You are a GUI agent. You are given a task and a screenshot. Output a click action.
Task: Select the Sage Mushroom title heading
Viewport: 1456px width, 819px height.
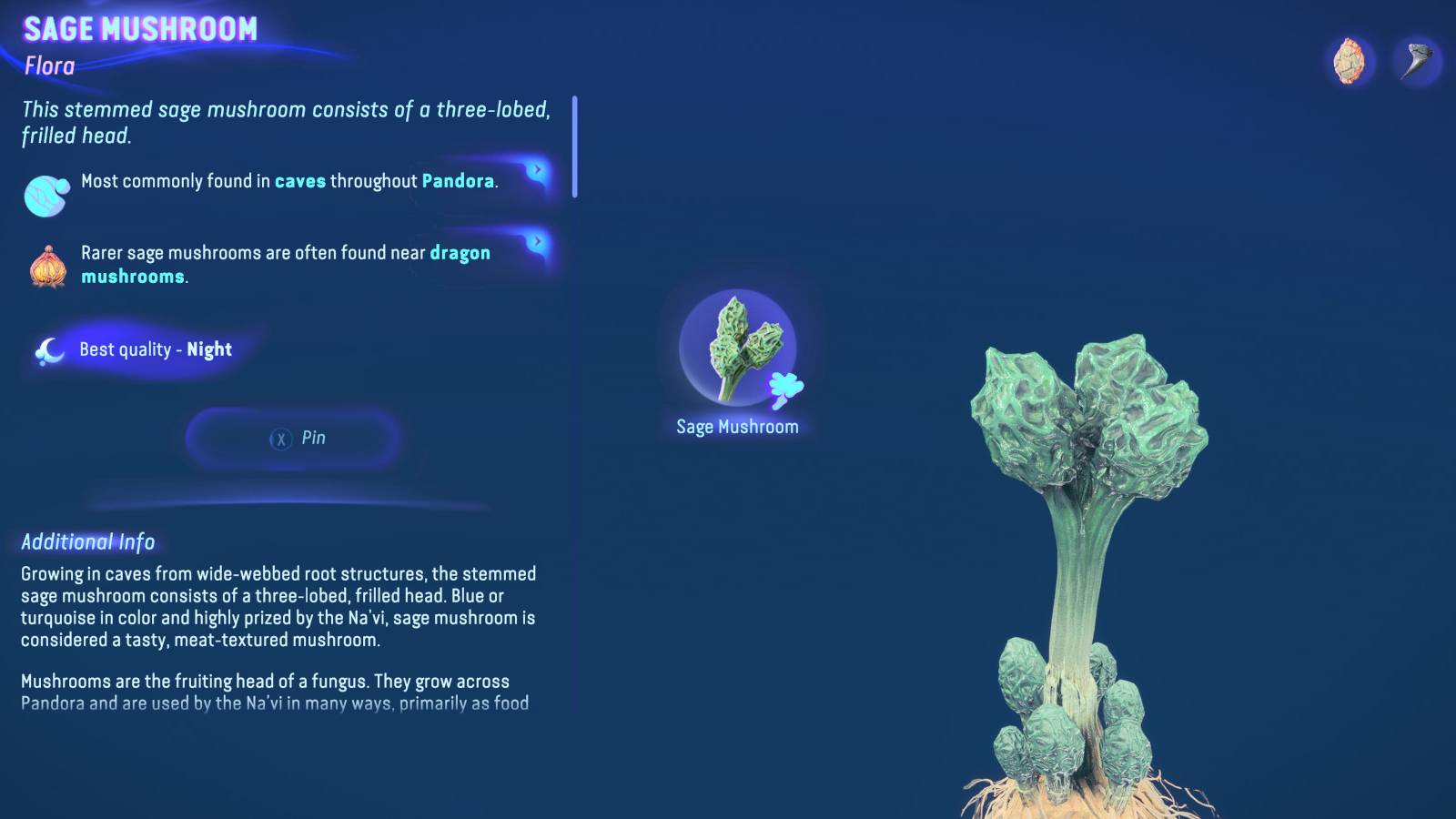click(x=141, y=28)
